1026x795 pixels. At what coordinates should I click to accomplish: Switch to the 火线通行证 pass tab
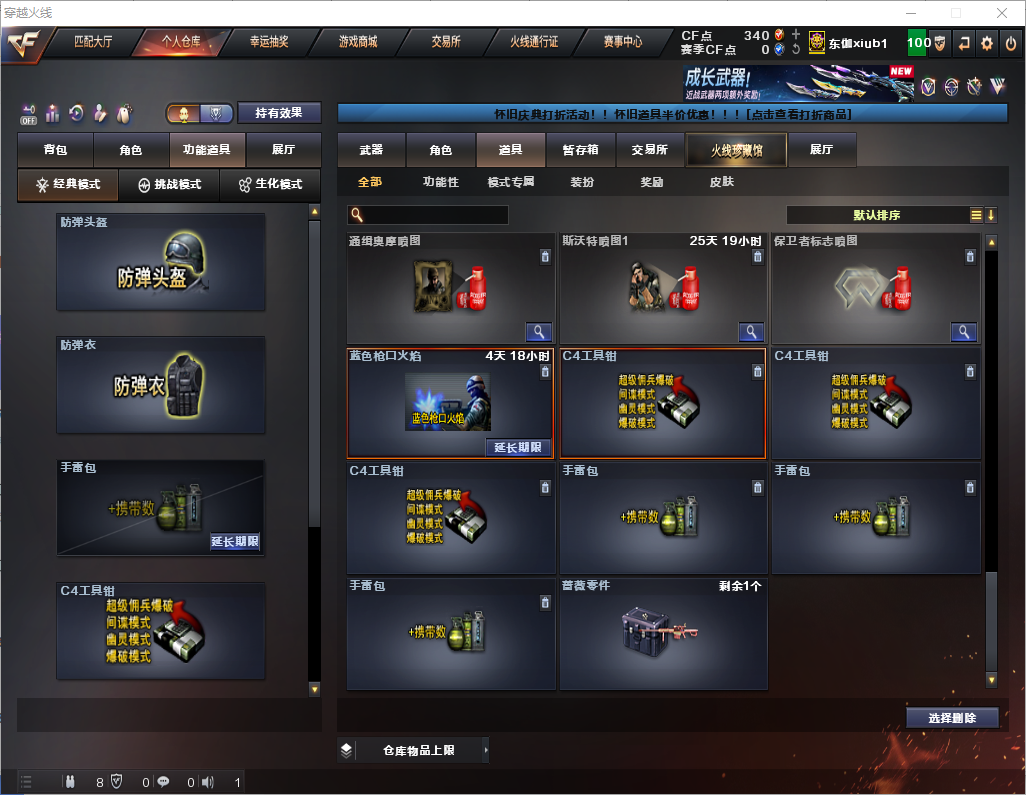click(x=534, y=42)
